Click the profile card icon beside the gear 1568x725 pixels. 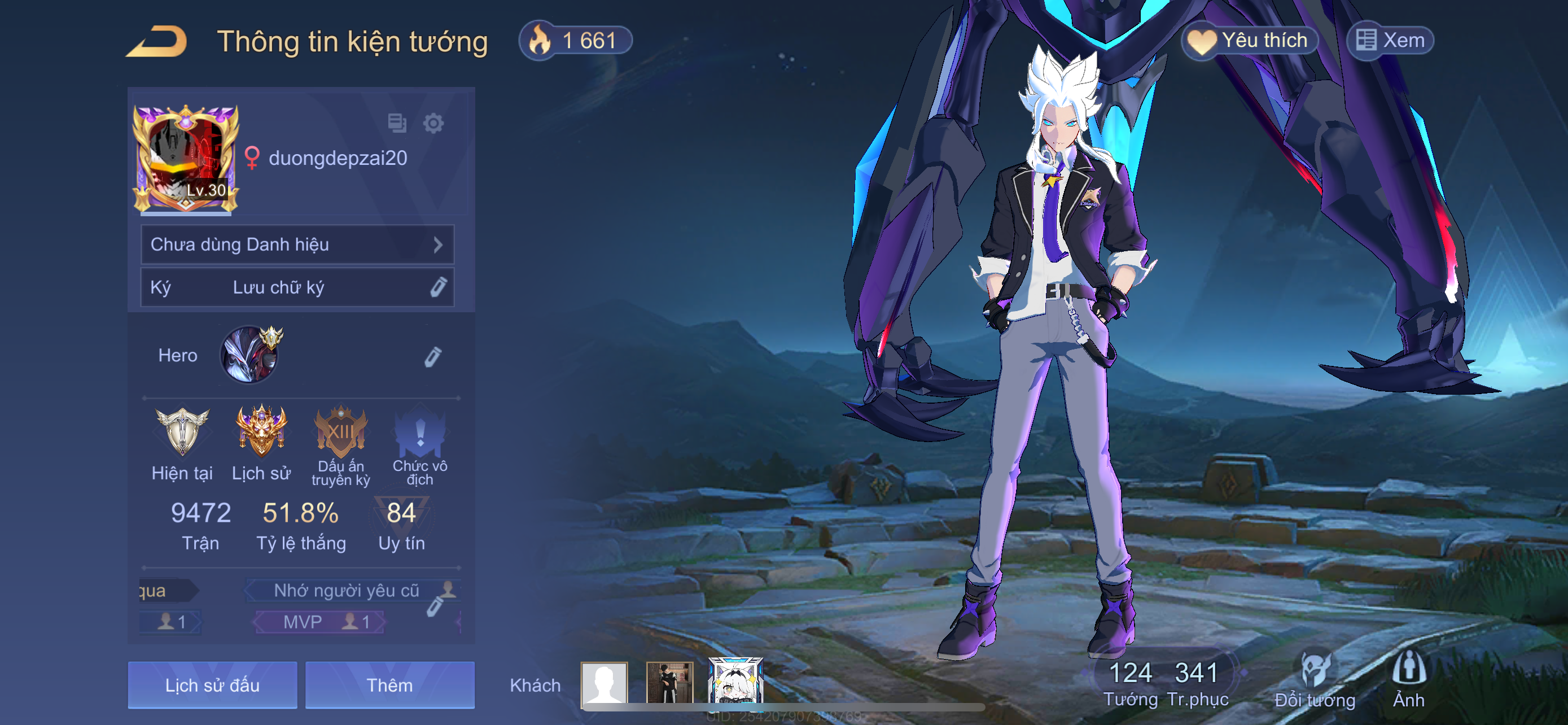[x=397, y=123]
